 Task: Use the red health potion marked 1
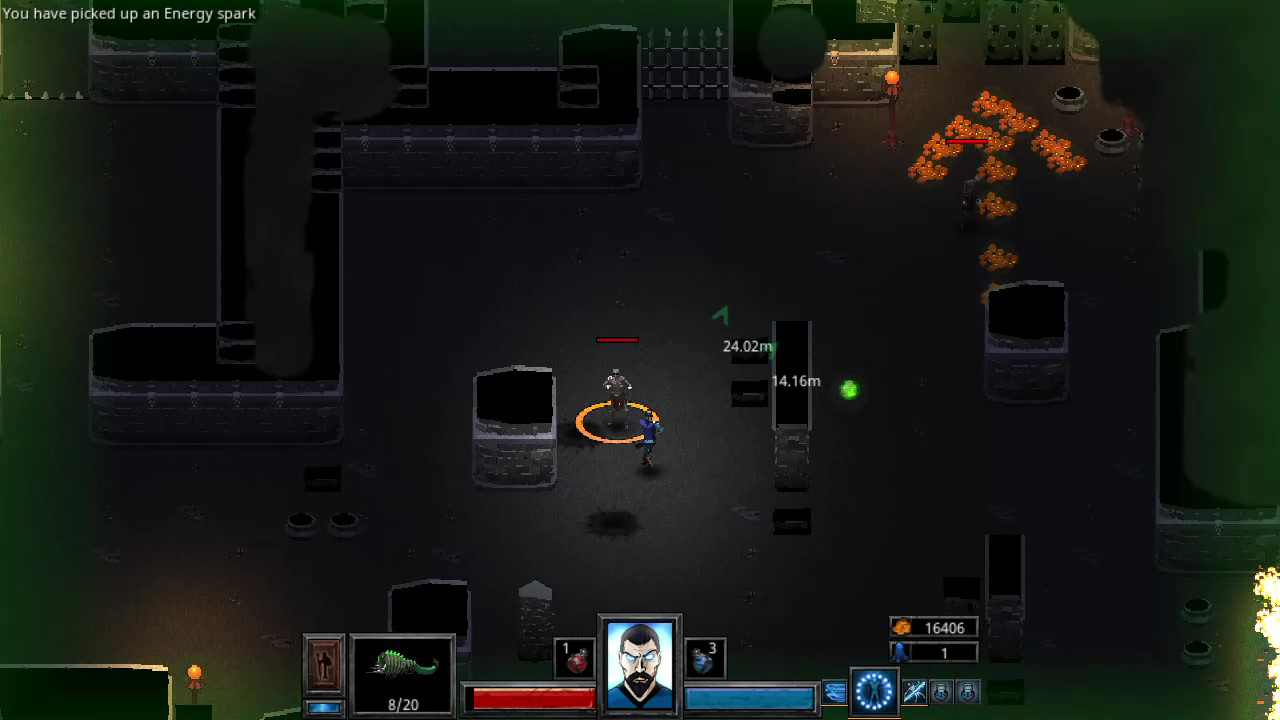tap(574, 657)
